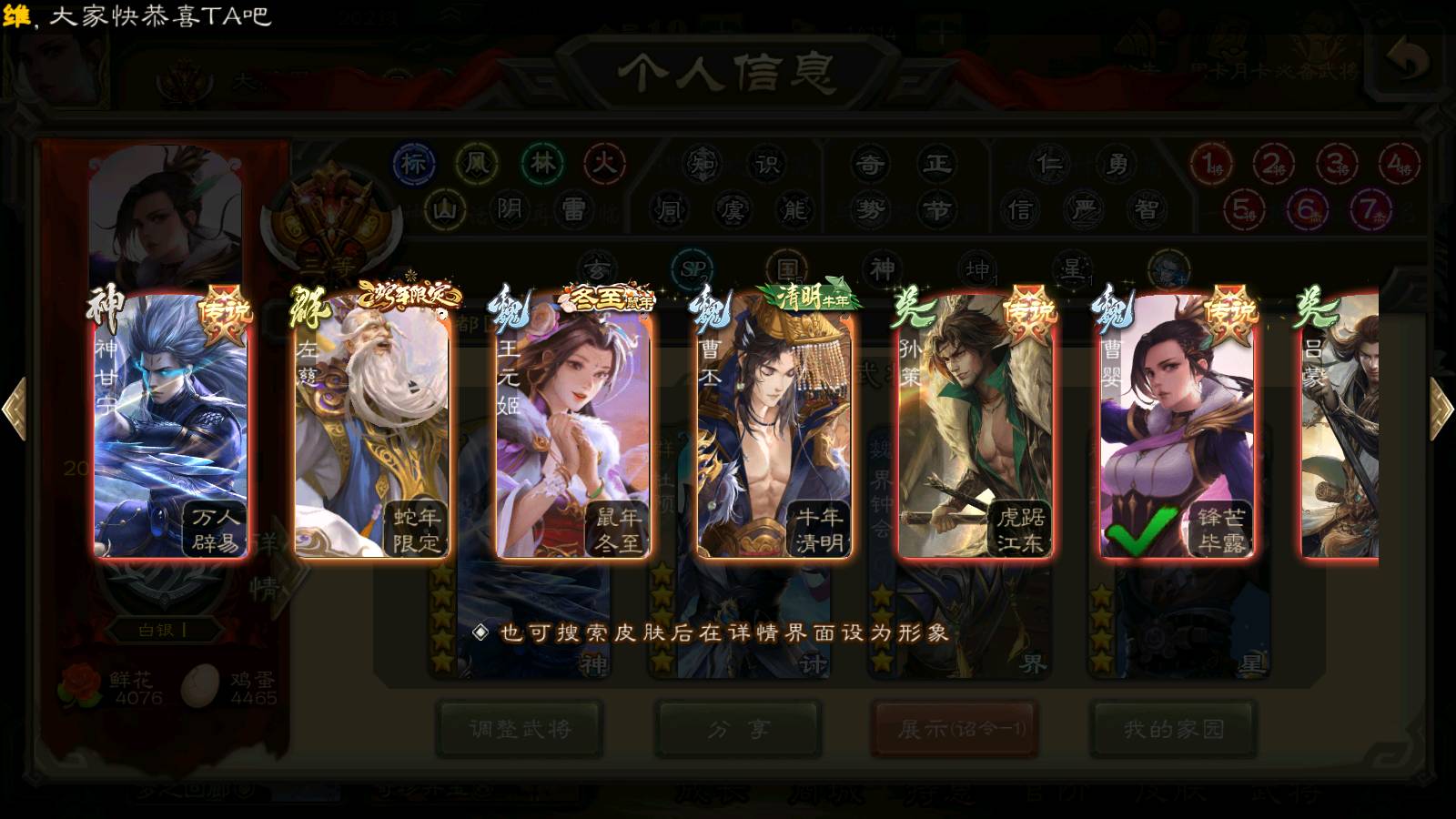Image resolution: width=1456 pixels, height=819 pixels.
Task: Pick the 王元姬 鼠年冬至 skin card
Action: pyautogui.click(x=573, y=423)
